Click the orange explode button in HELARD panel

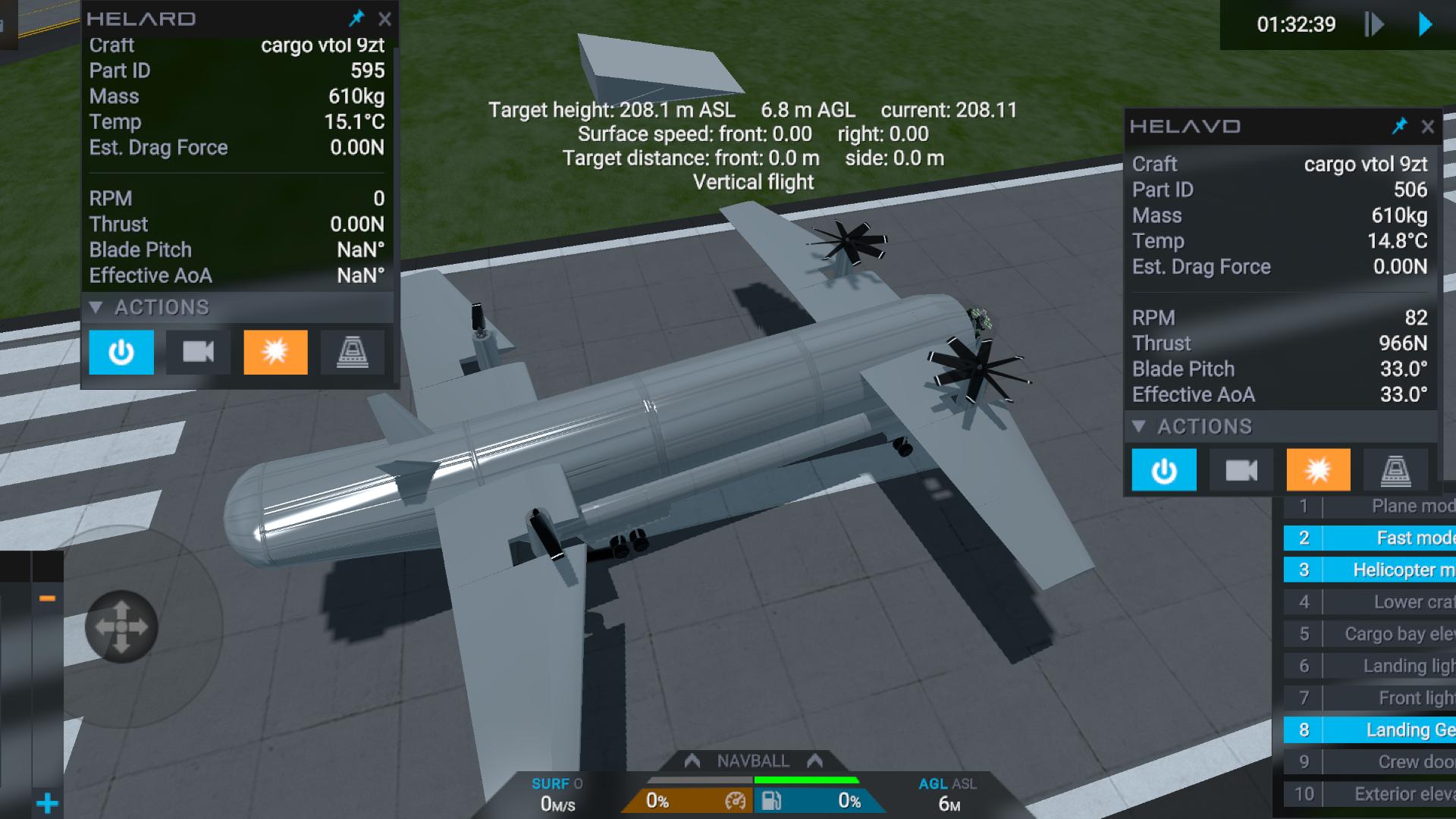click(x=275, y=352)
